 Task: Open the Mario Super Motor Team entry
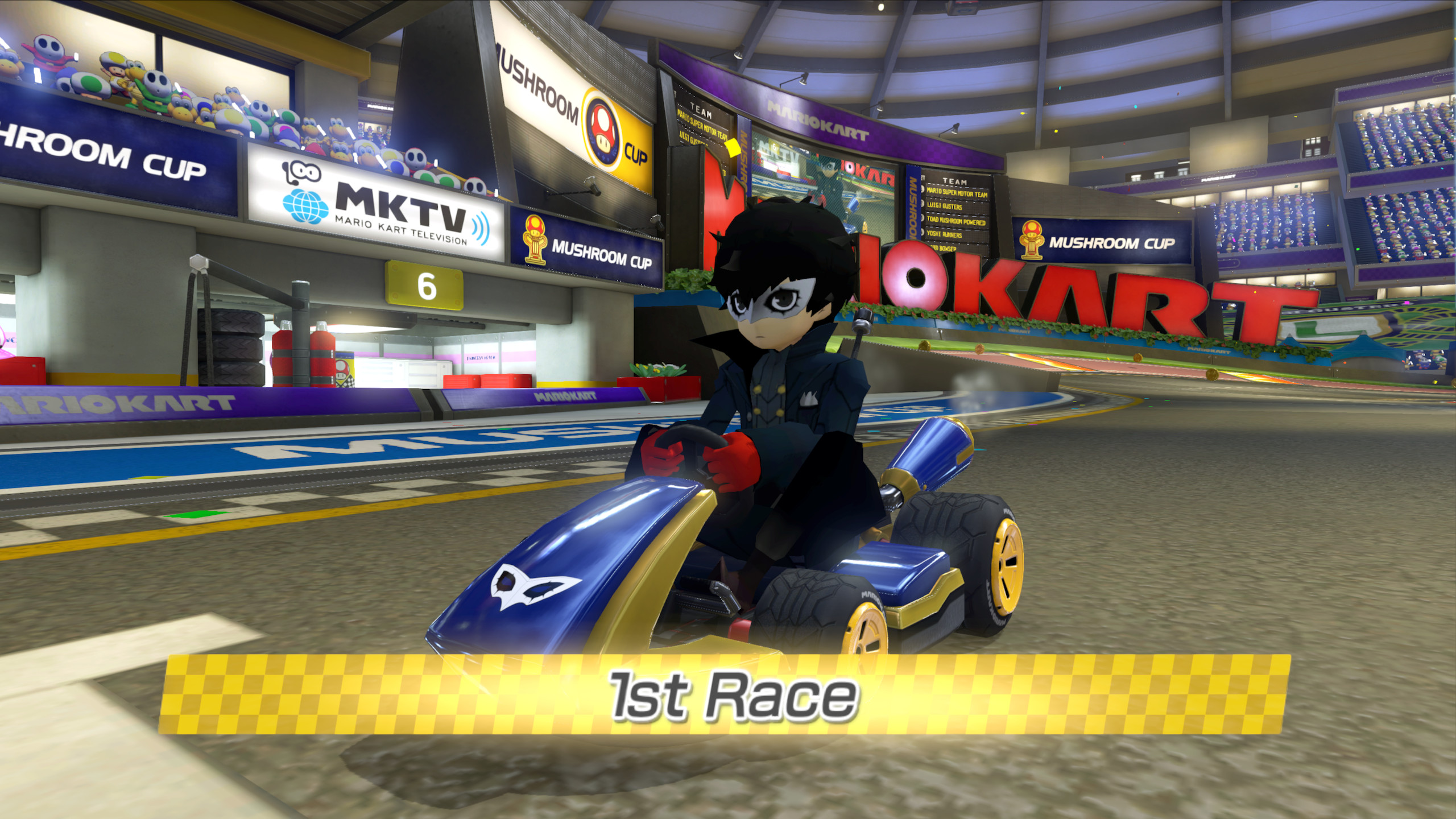pos(957,192)
